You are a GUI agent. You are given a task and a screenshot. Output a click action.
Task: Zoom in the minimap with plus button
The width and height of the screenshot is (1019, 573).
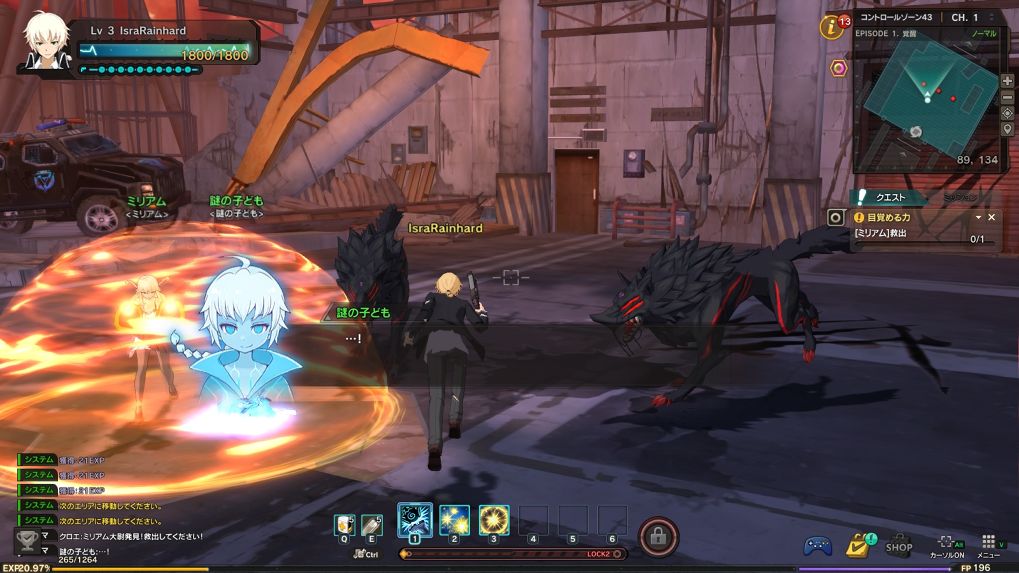(1007, 81)
